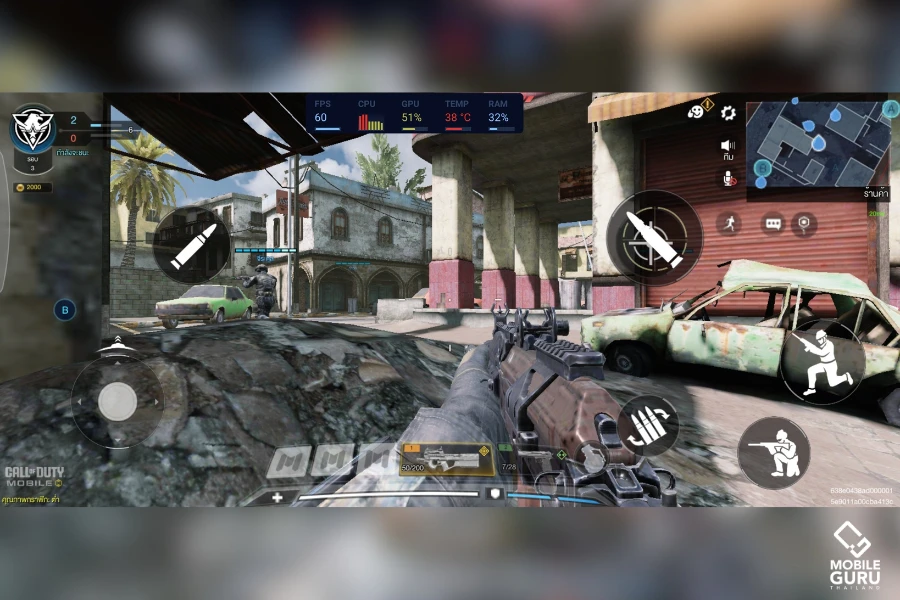900x600 pixels.
Task: Tap the location ping marker icon
Action: click(x=804, y=223)
